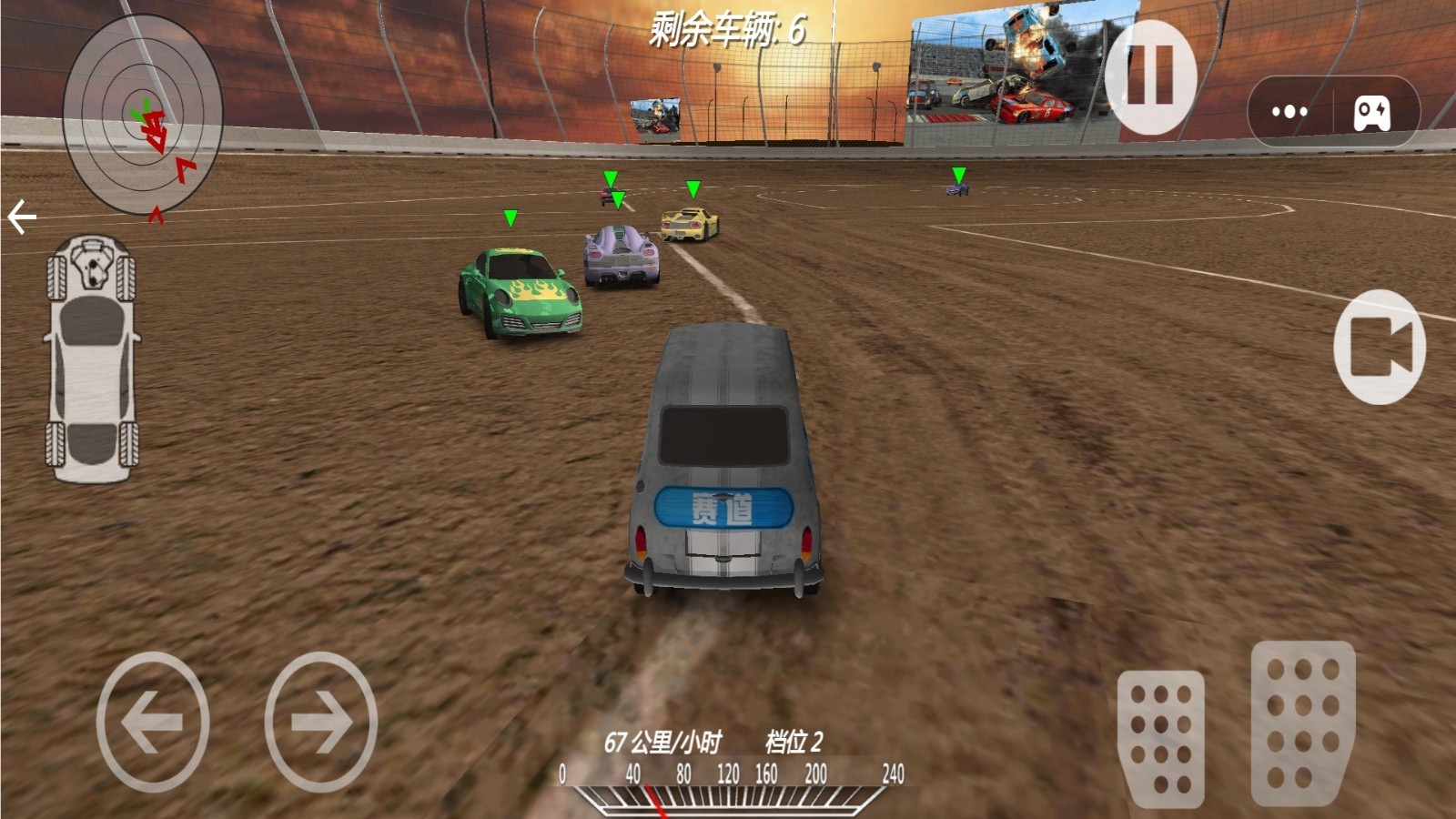Tap the pause control to suspend gameplay
The image size is (1456, 819).
click(1149, 76)
